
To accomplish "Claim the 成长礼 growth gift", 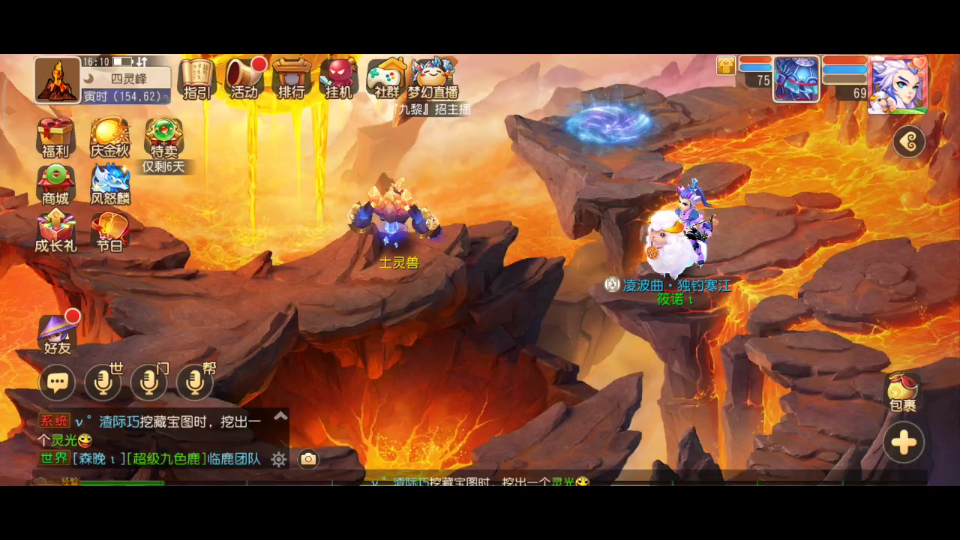I will [55, 233].
